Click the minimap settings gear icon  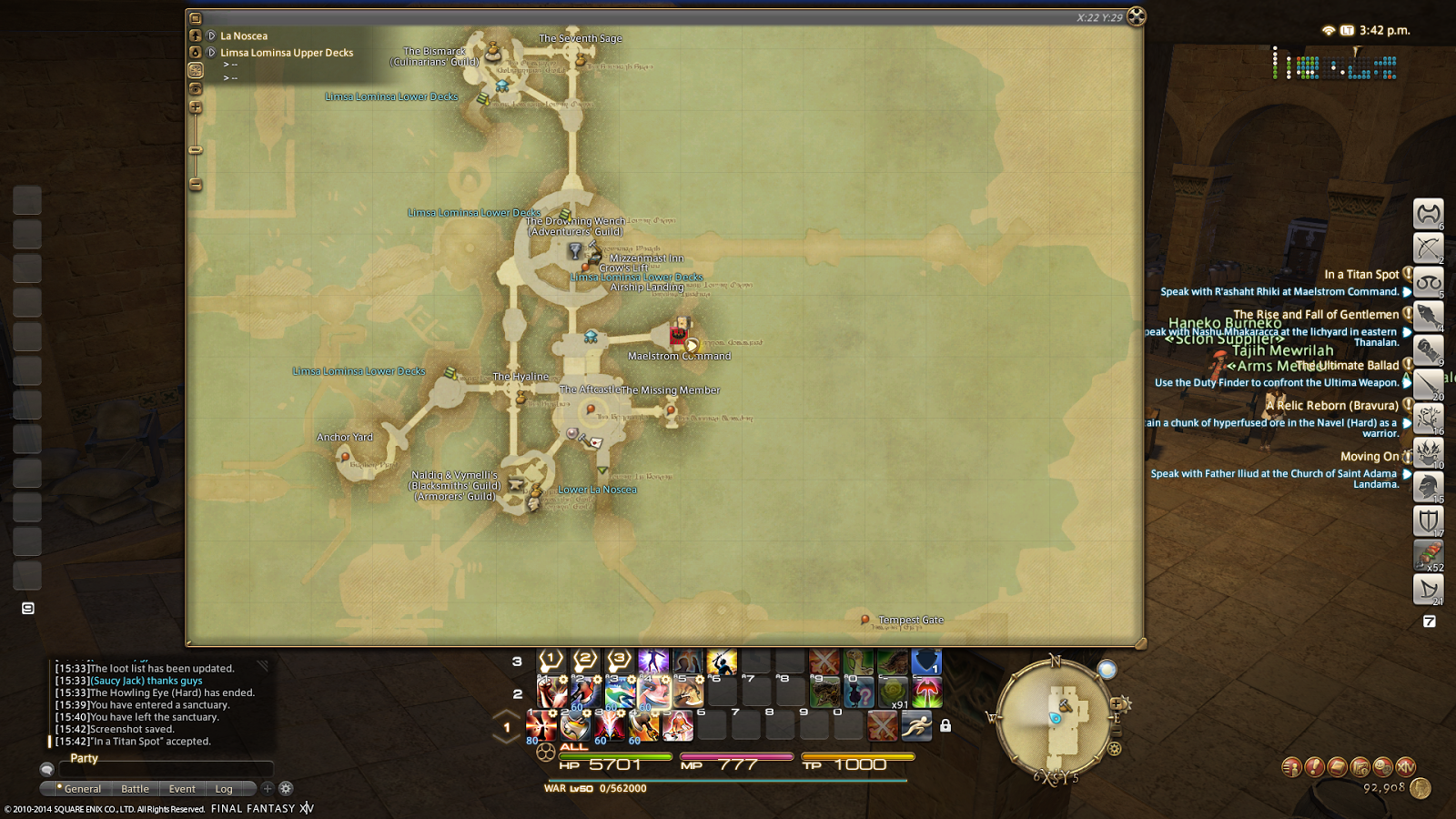click(x=1114, y=747)
